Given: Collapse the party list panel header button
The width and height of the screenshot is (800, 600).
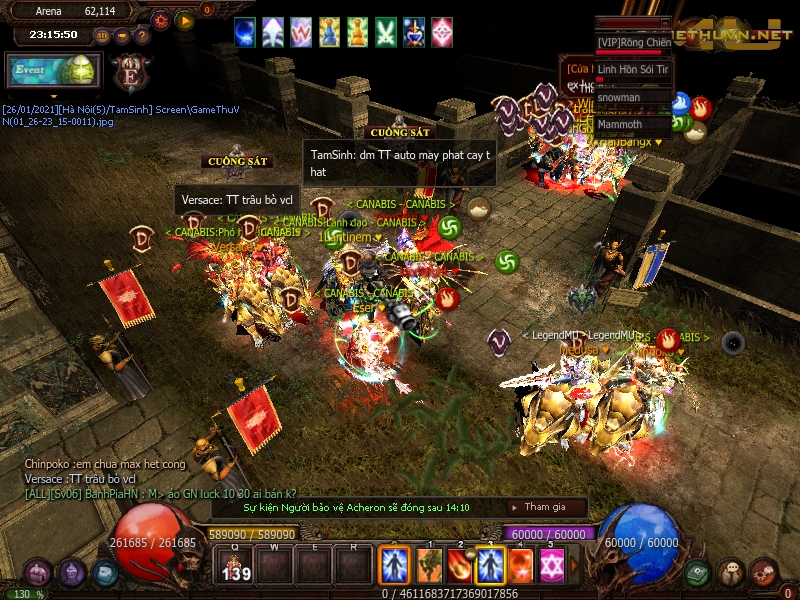Looking at the screenshot, I should click(665, 21).
